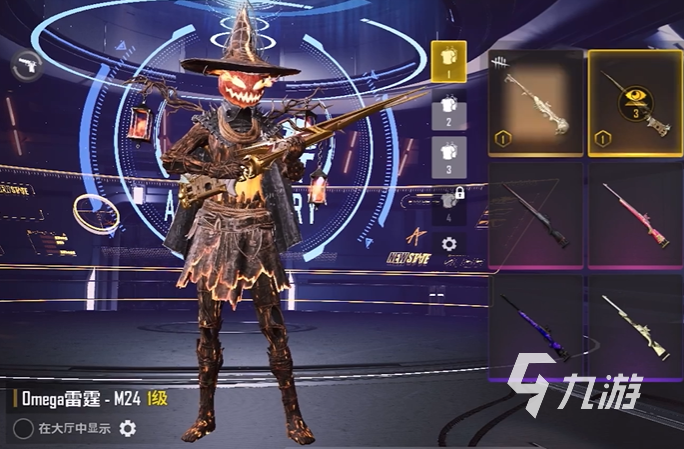
Task: Tap the pistol icon button
Action: (x=24, y=66)
